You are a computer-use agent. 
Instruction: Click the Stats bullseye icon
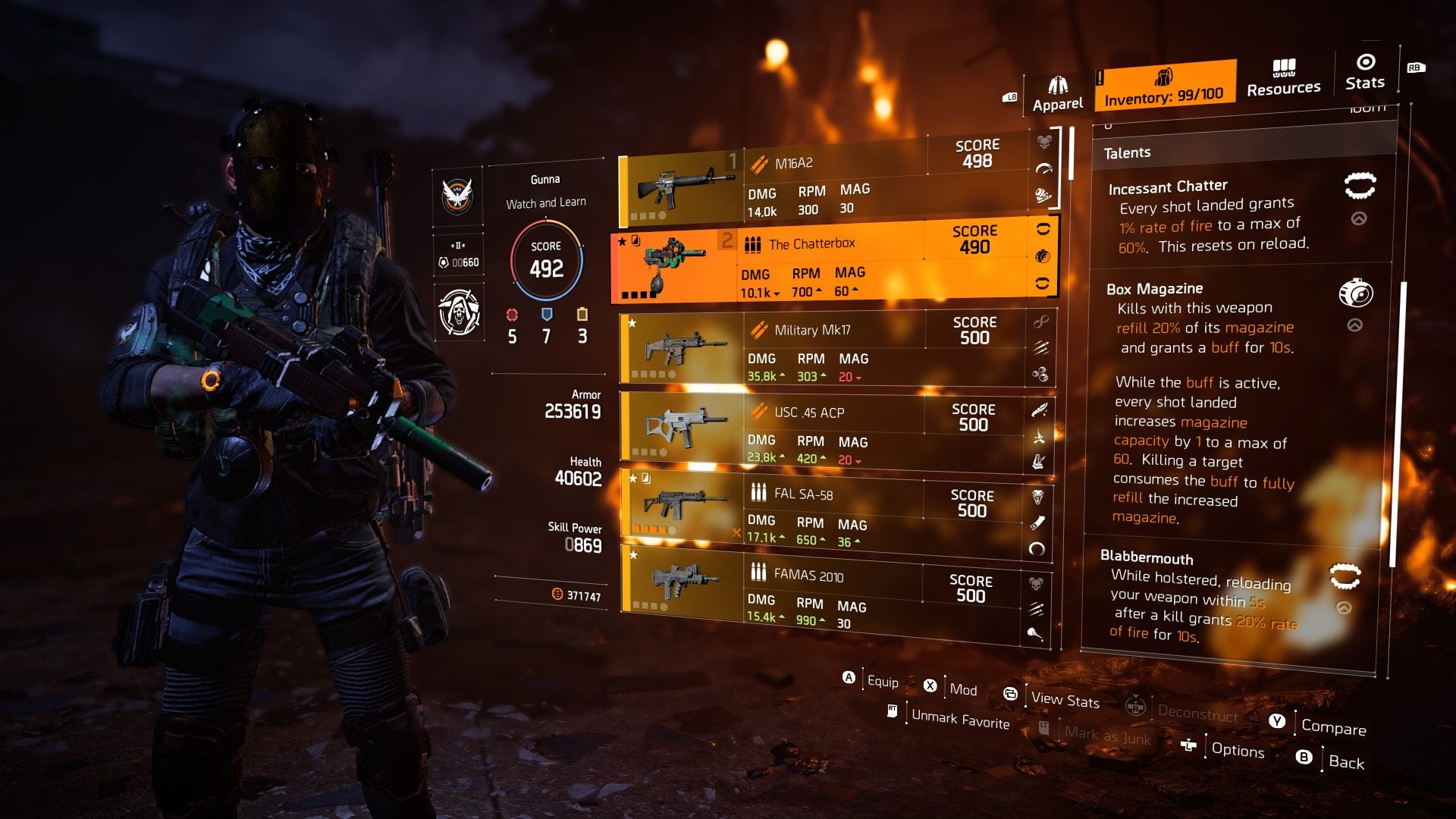[1364, 64]
